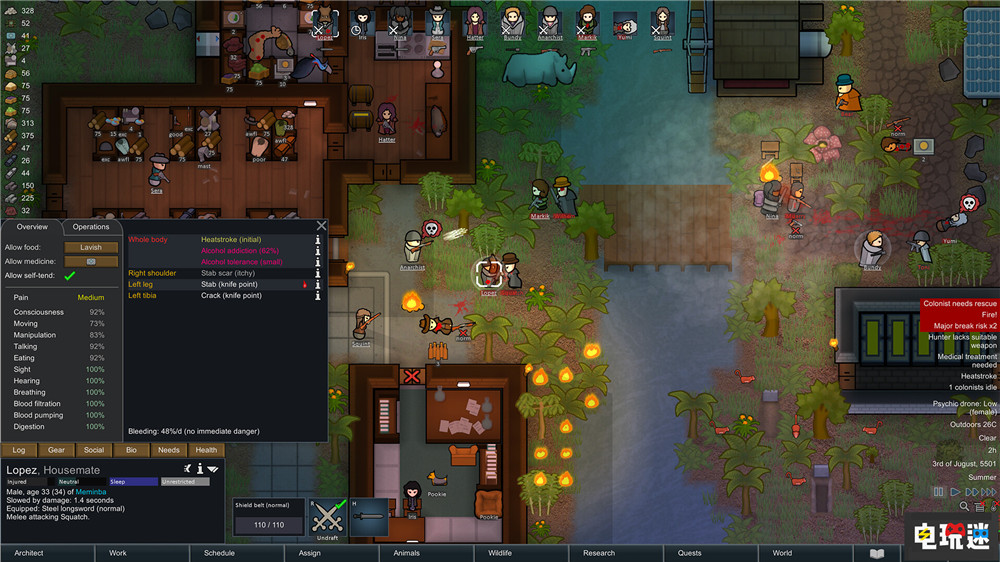
Task: Toggle the Allow self-tend checkbox
Action: [x=70, y=276]
